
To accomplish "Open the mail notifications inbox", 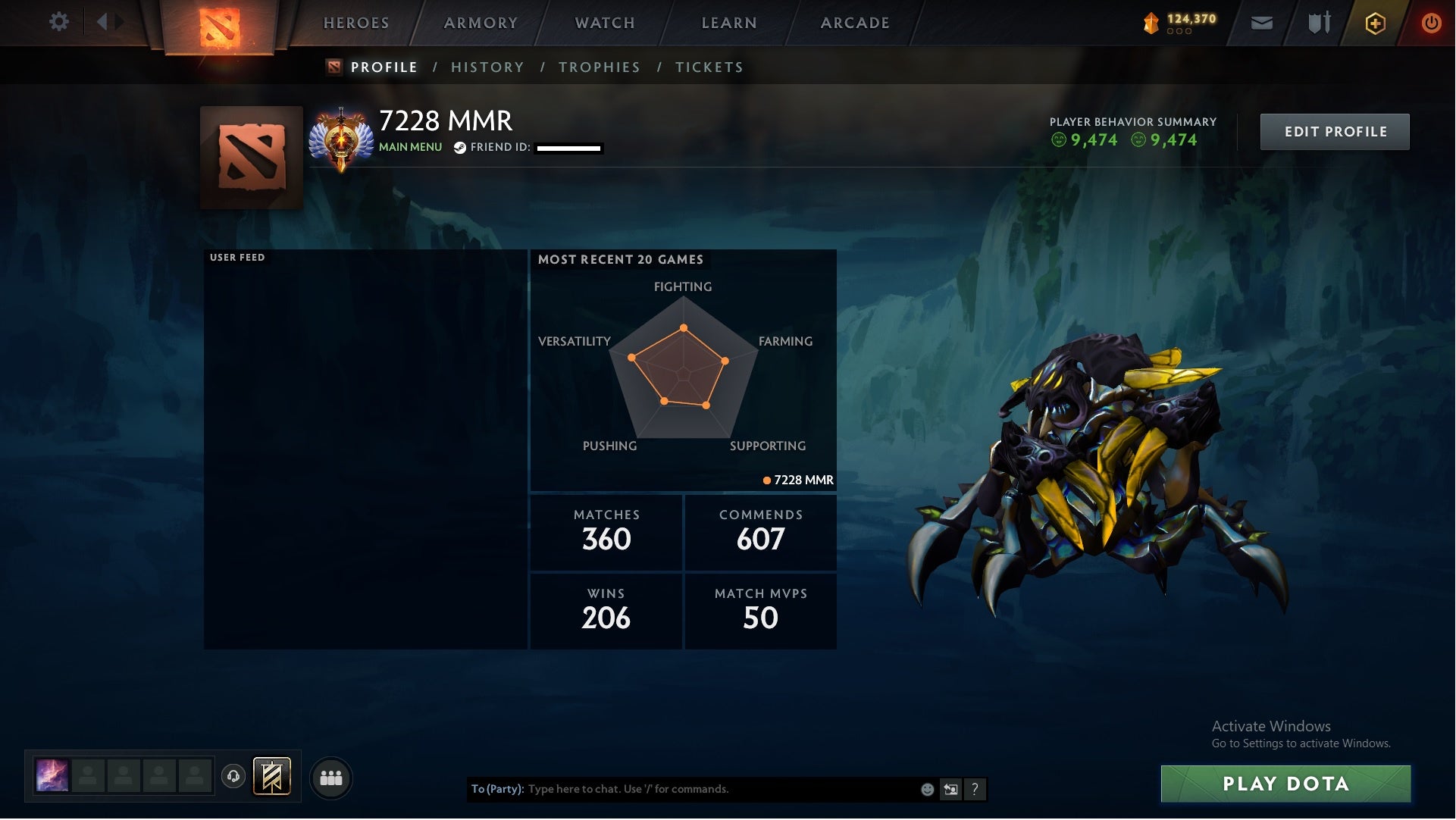I will click(1261, 22).
